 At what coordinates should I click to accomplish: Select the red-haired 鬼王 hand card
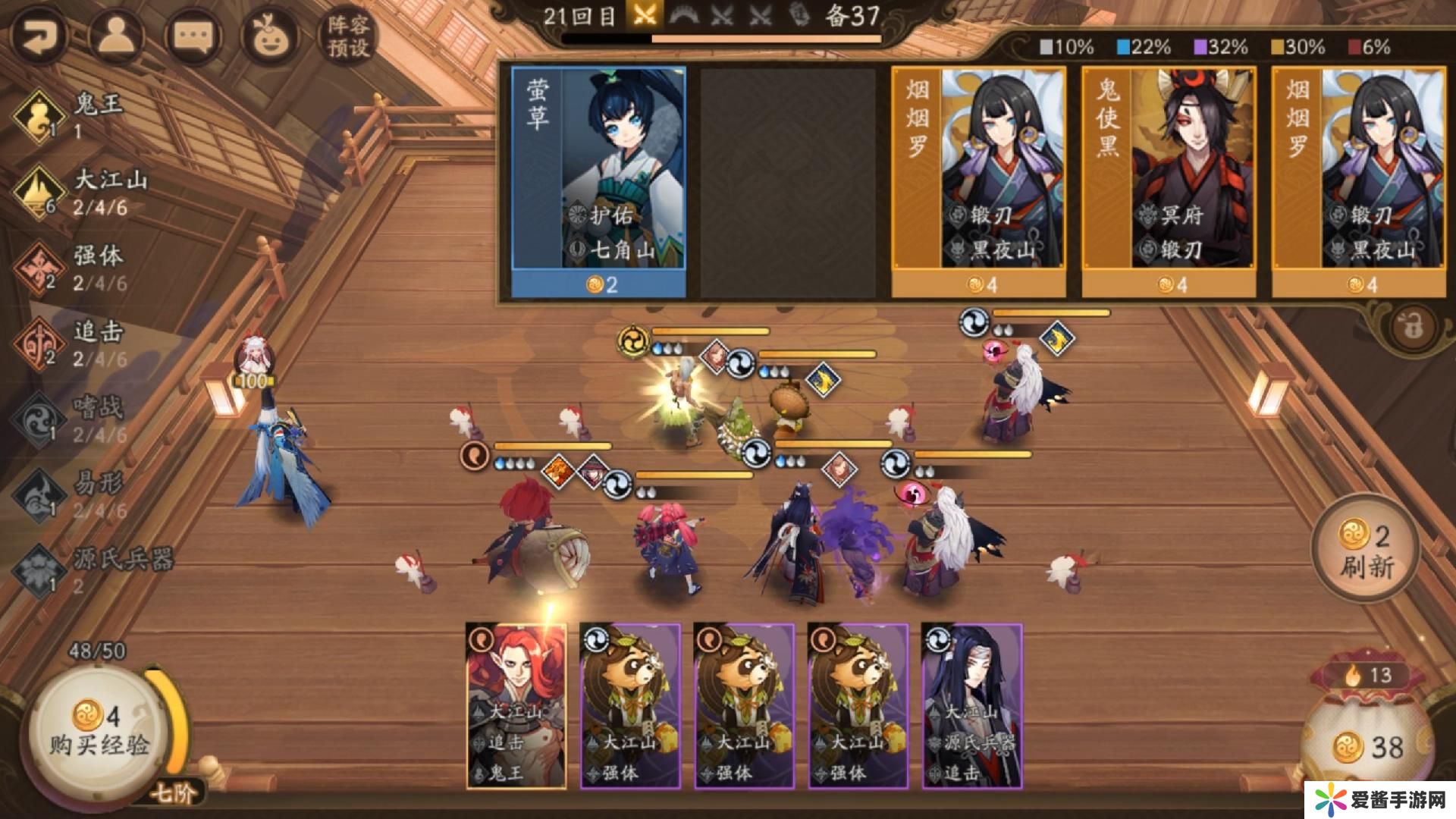pyautogui.click(x=516, y=705)
